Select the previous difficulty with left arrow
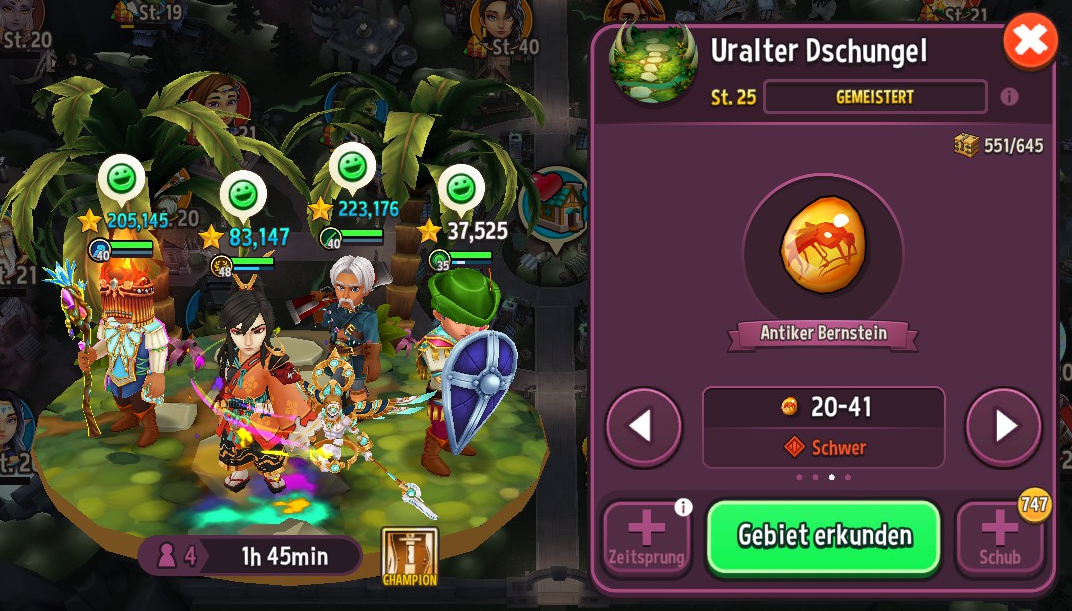Screen dimensions: 1072x611 point(644,427)
